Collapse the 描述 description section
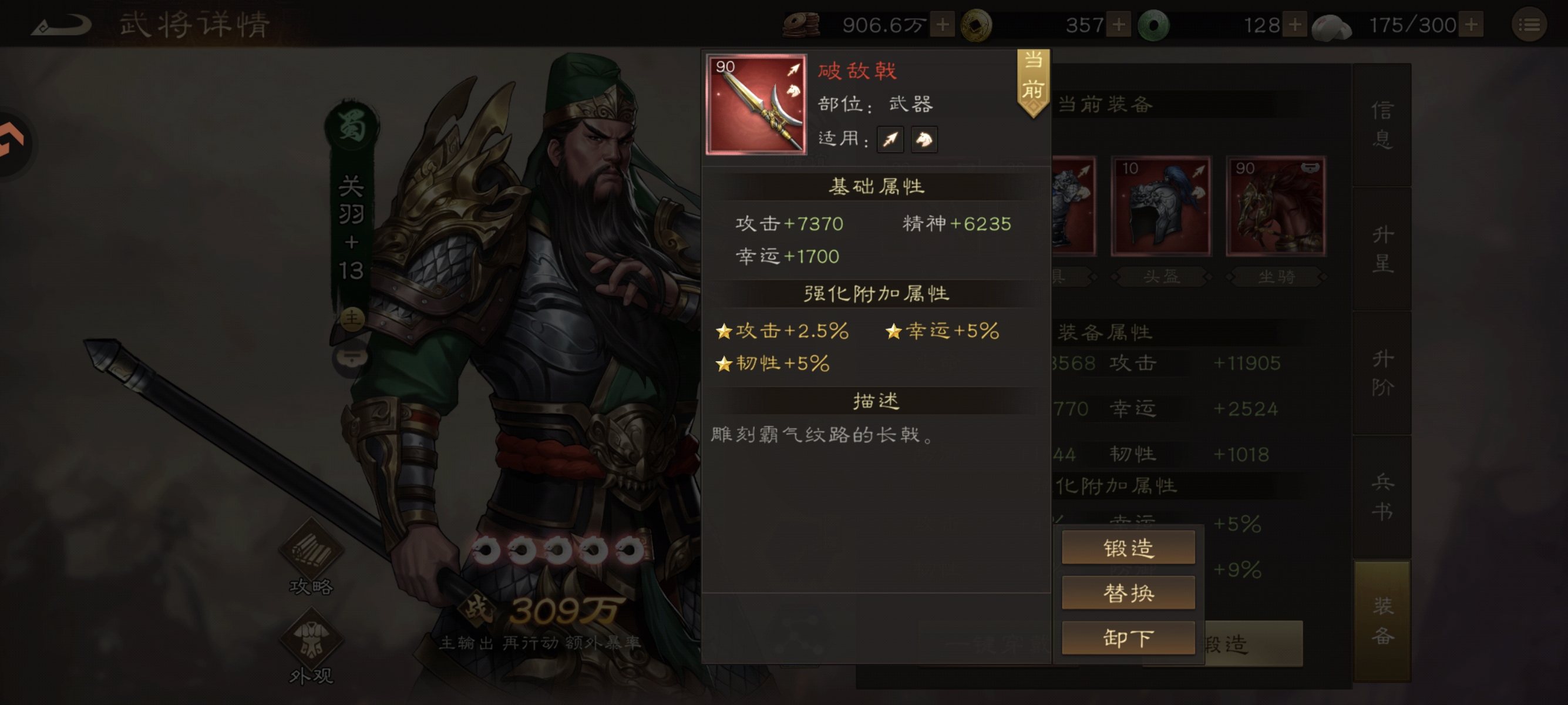This screenshot has height=705, width=1568. [877, 401]
